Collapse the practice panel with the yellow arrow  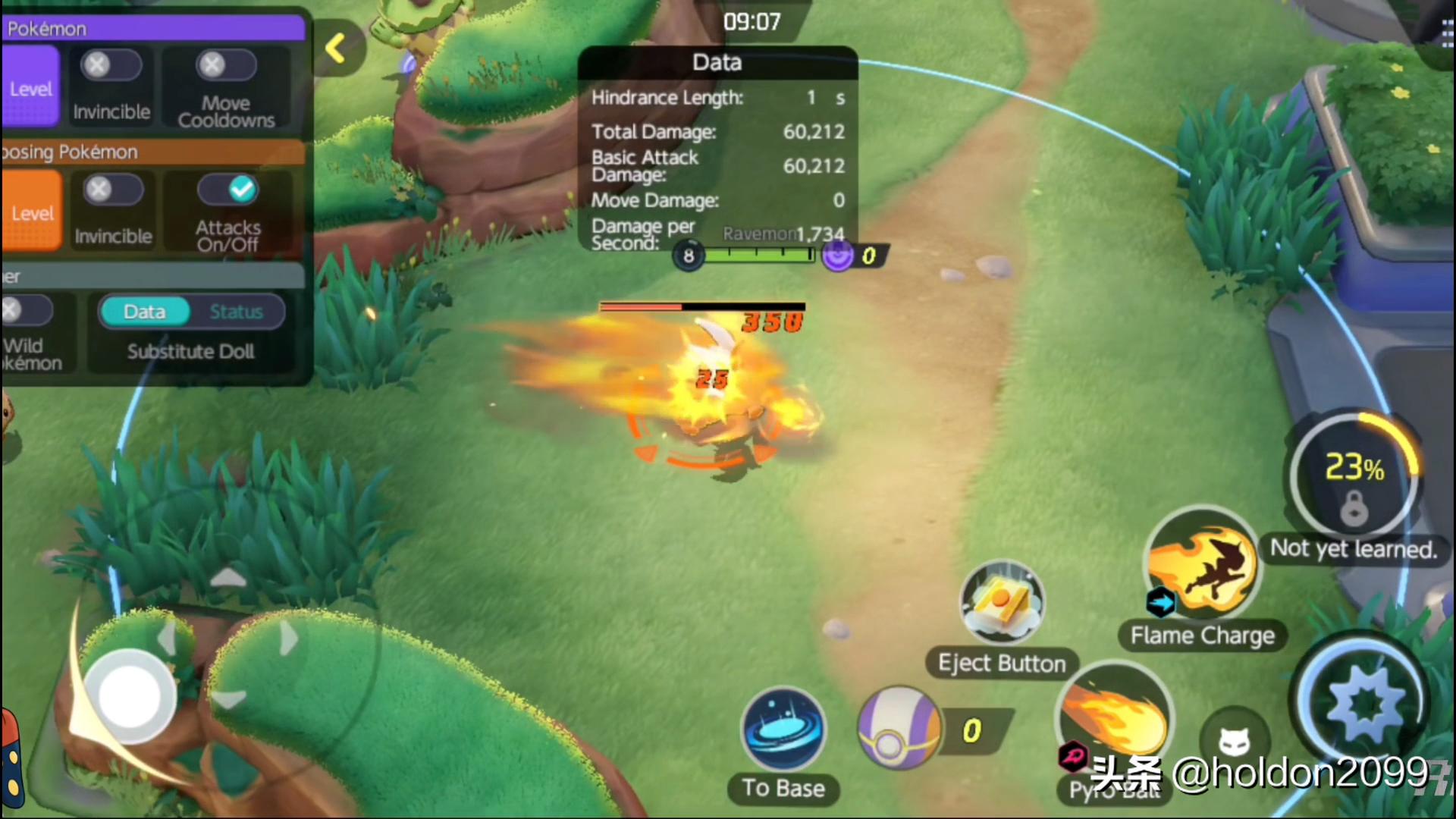pyautogui.click(x=336, y=49)
